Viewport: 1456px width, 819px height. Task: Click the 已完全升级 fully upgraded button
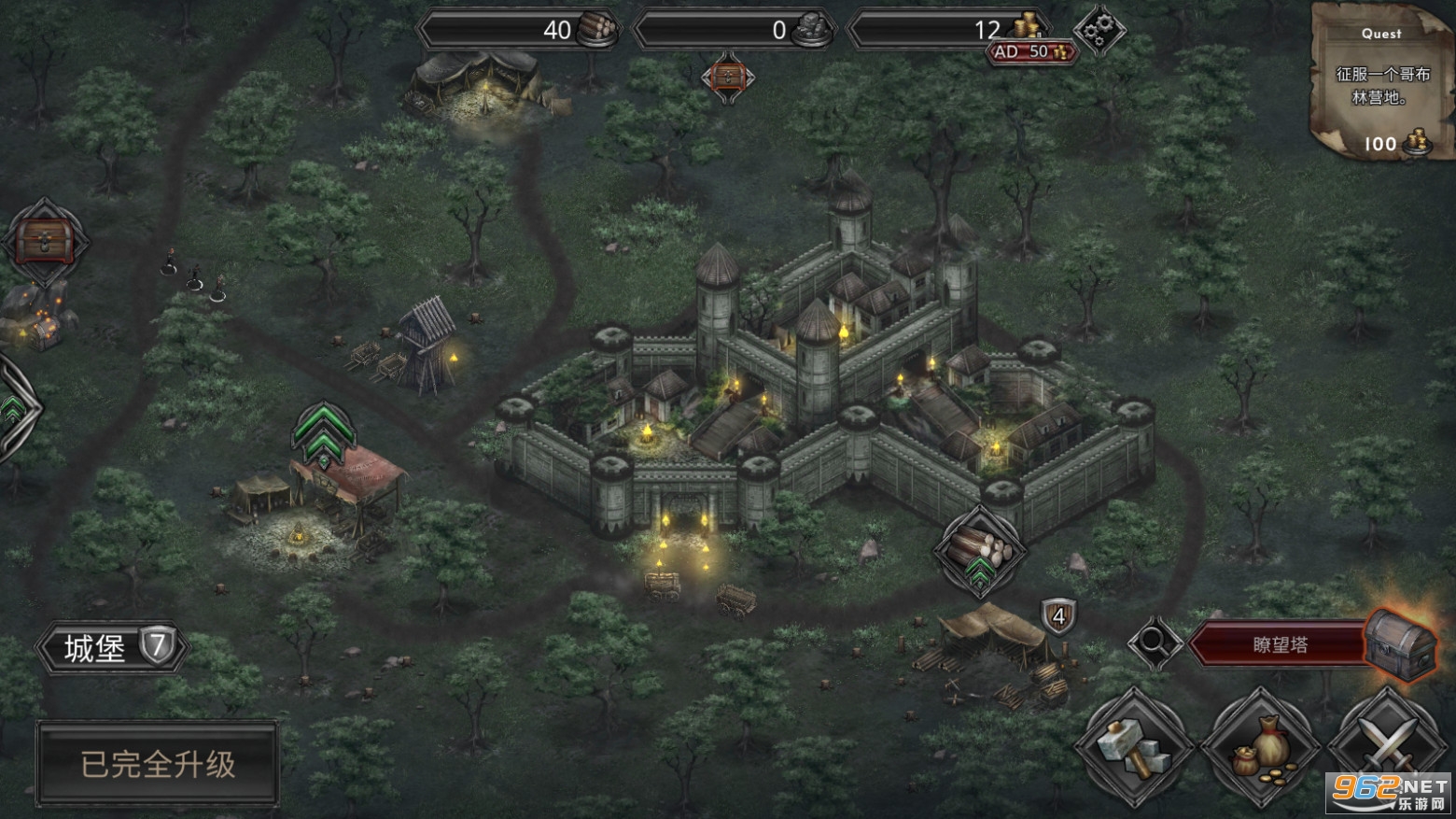[x=158, y=764]
